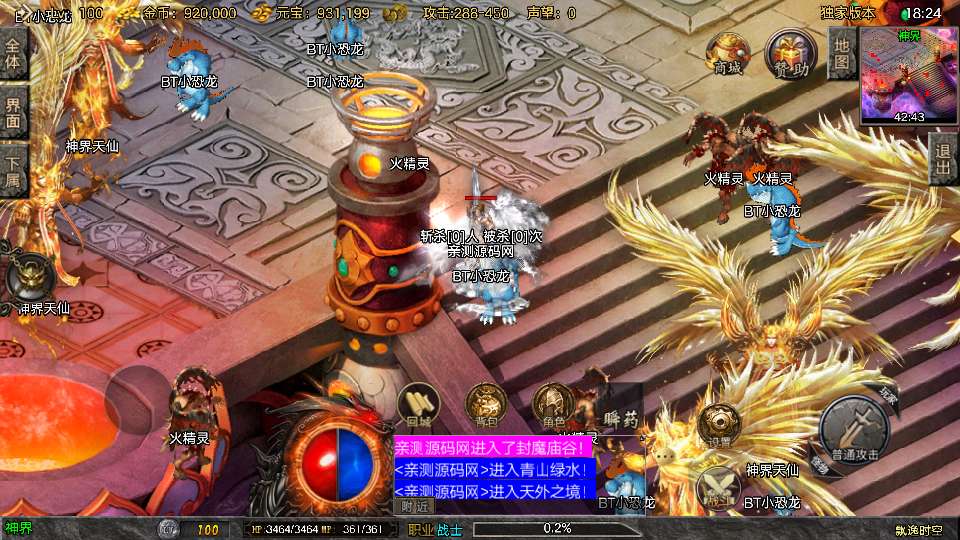Select the 玩家 player target button
Screen dimensions: 960x540
click(888, 396)
